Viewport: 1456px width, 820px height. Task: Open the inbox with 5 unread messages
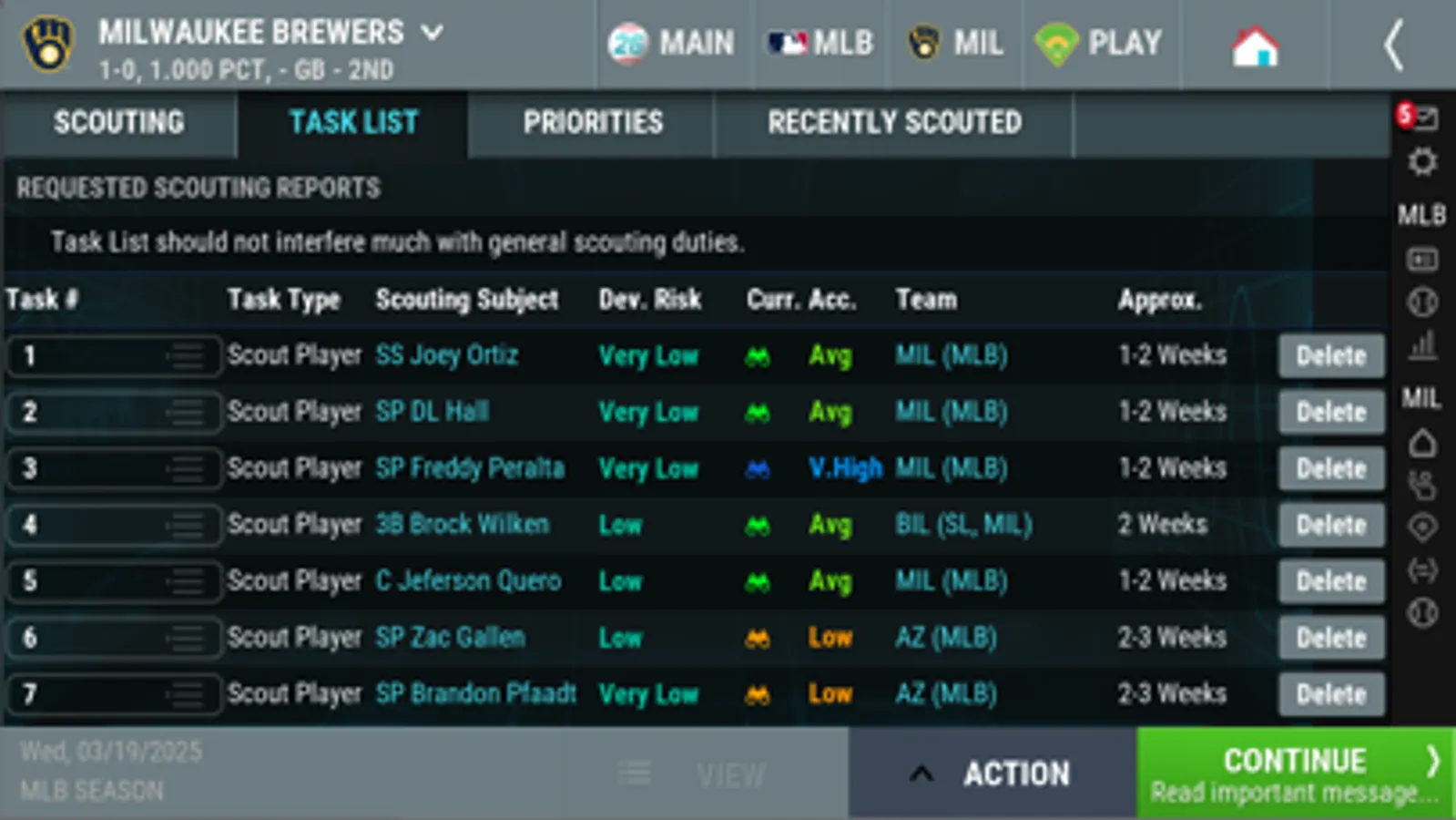click(x=1420, y=115)
